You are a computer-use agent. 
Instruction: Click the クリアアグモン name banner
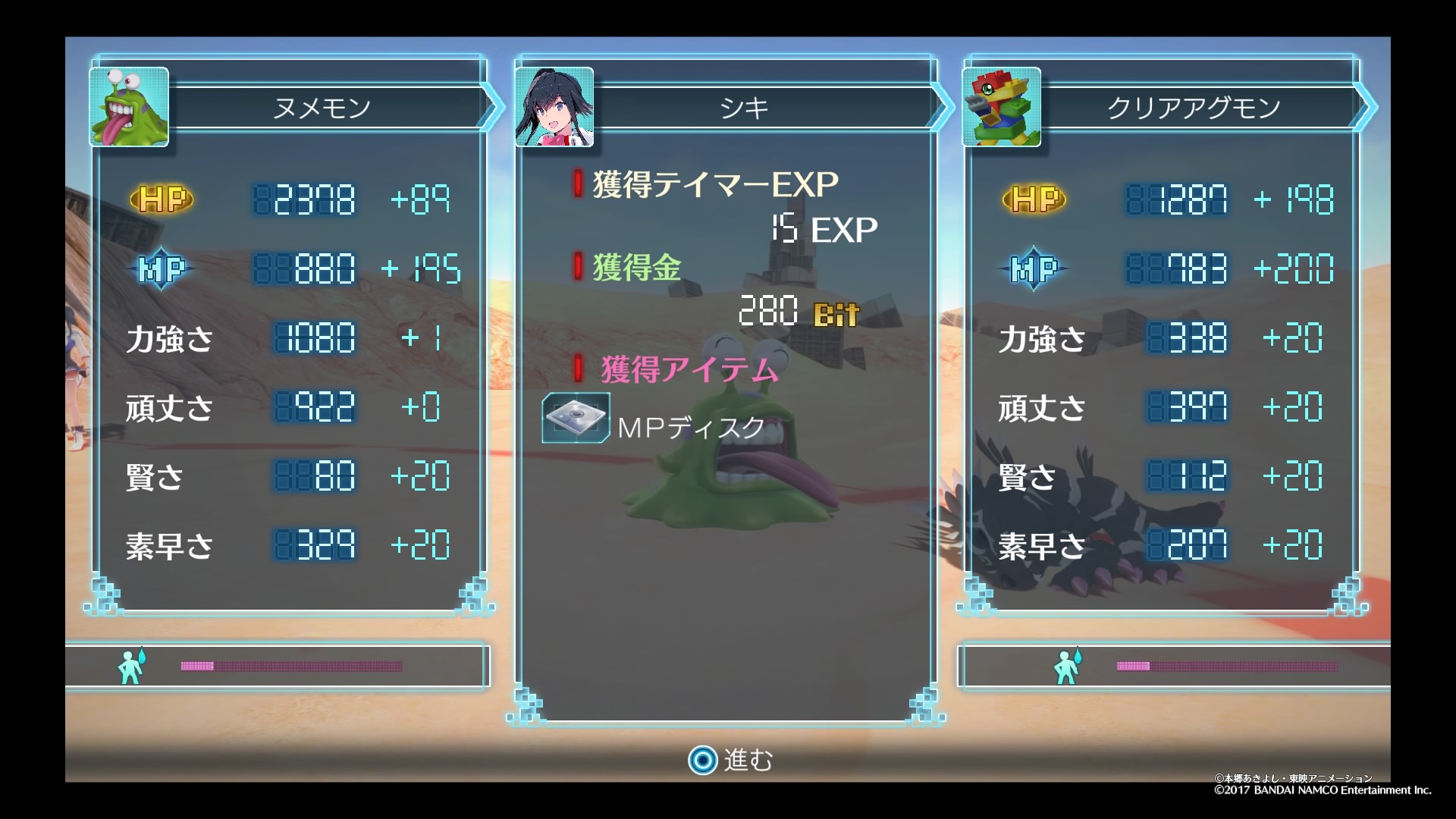[1194, 108]
